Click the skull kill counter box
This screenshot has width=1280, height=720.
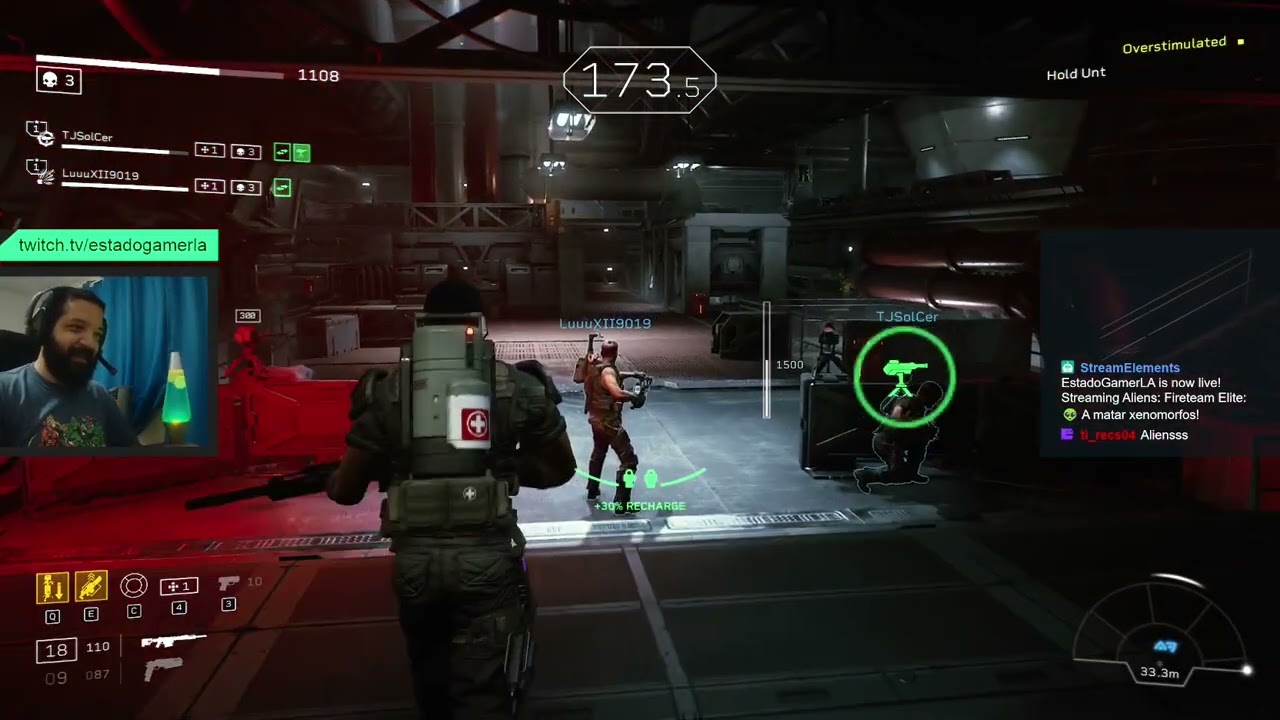point(58,80)
